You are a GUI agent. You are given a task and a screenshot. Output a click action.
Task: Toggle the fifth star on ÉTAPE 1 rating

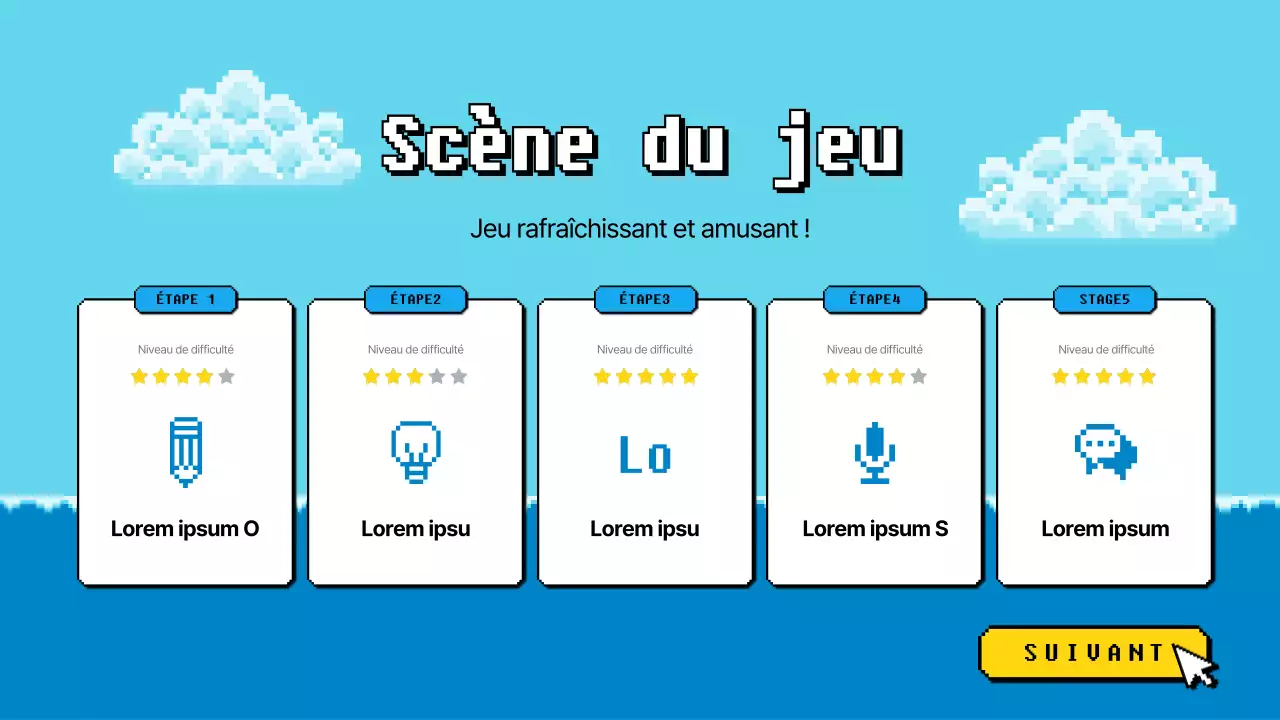(x=227, y=376)
